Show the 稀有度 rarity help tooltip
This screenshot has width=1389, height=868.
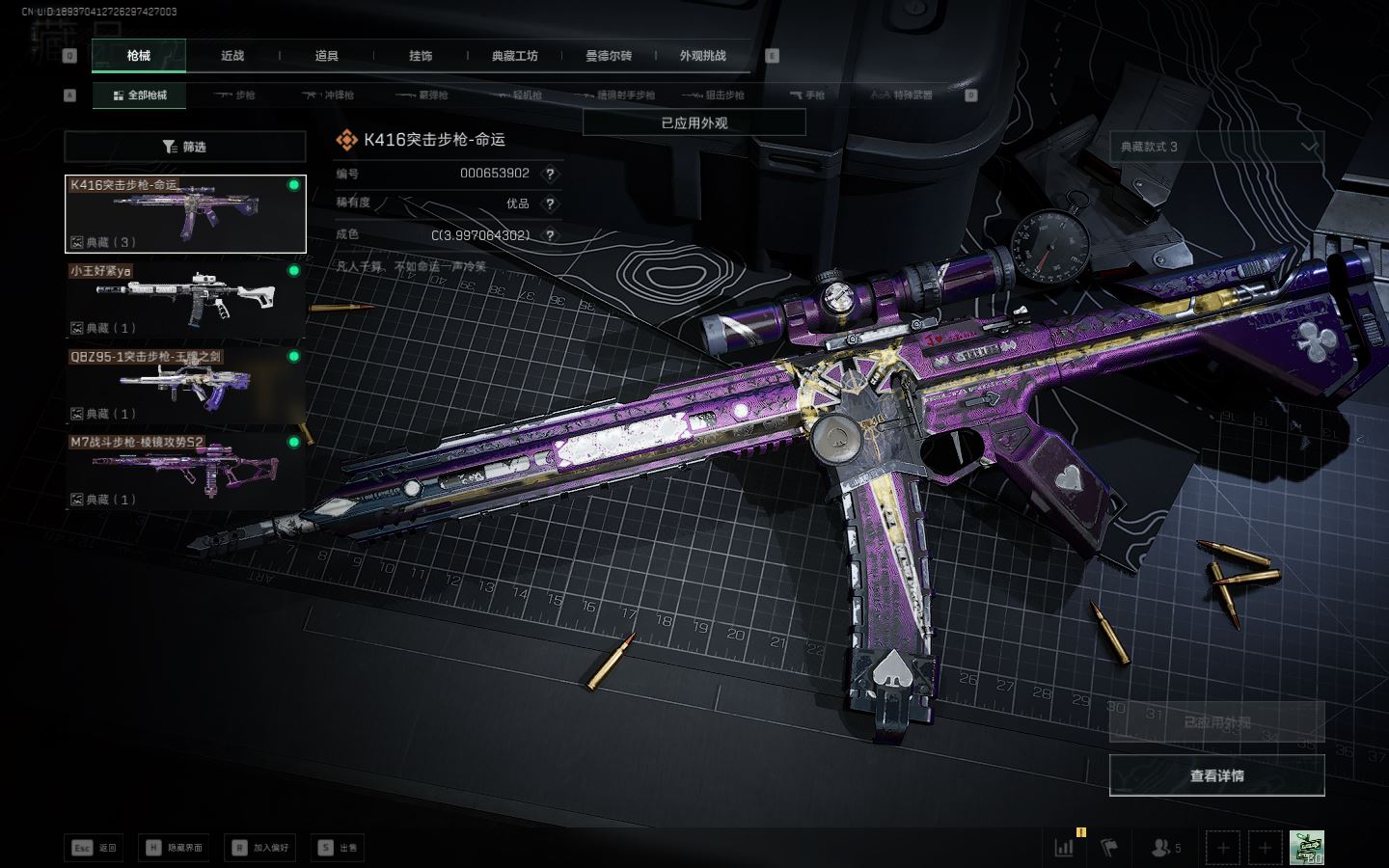click(550, 203)
